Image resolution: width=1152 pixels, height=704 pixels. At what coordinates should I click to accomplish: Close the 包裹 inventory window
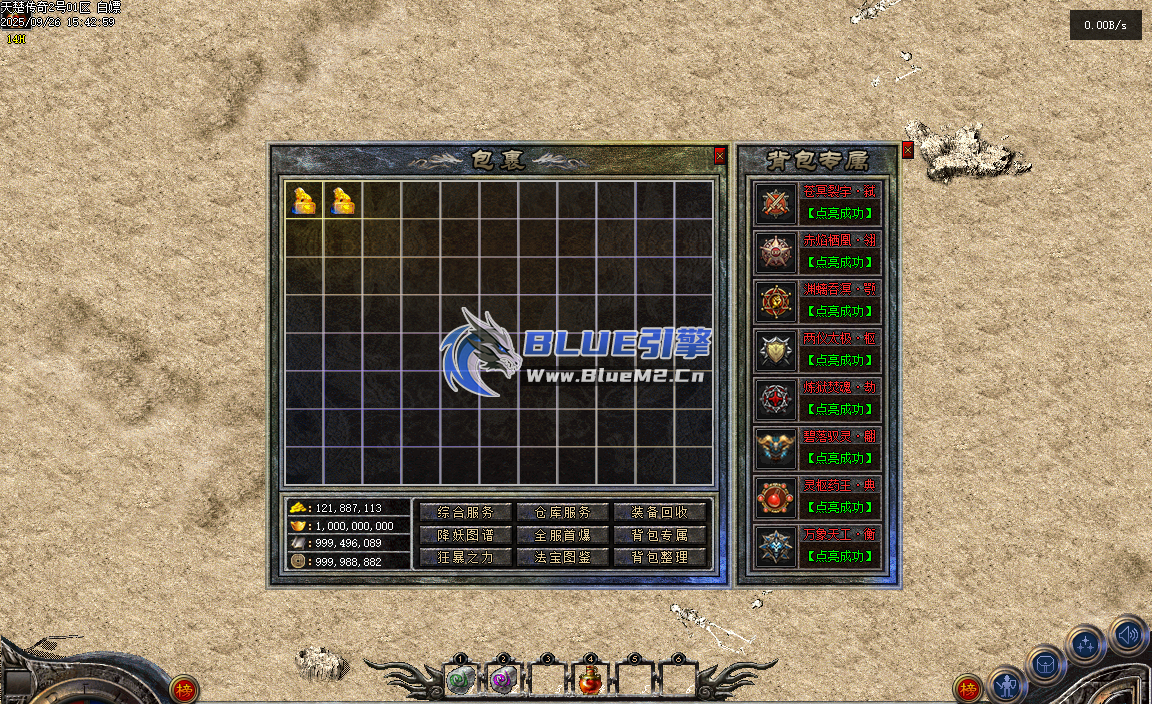tap(720, 156)
